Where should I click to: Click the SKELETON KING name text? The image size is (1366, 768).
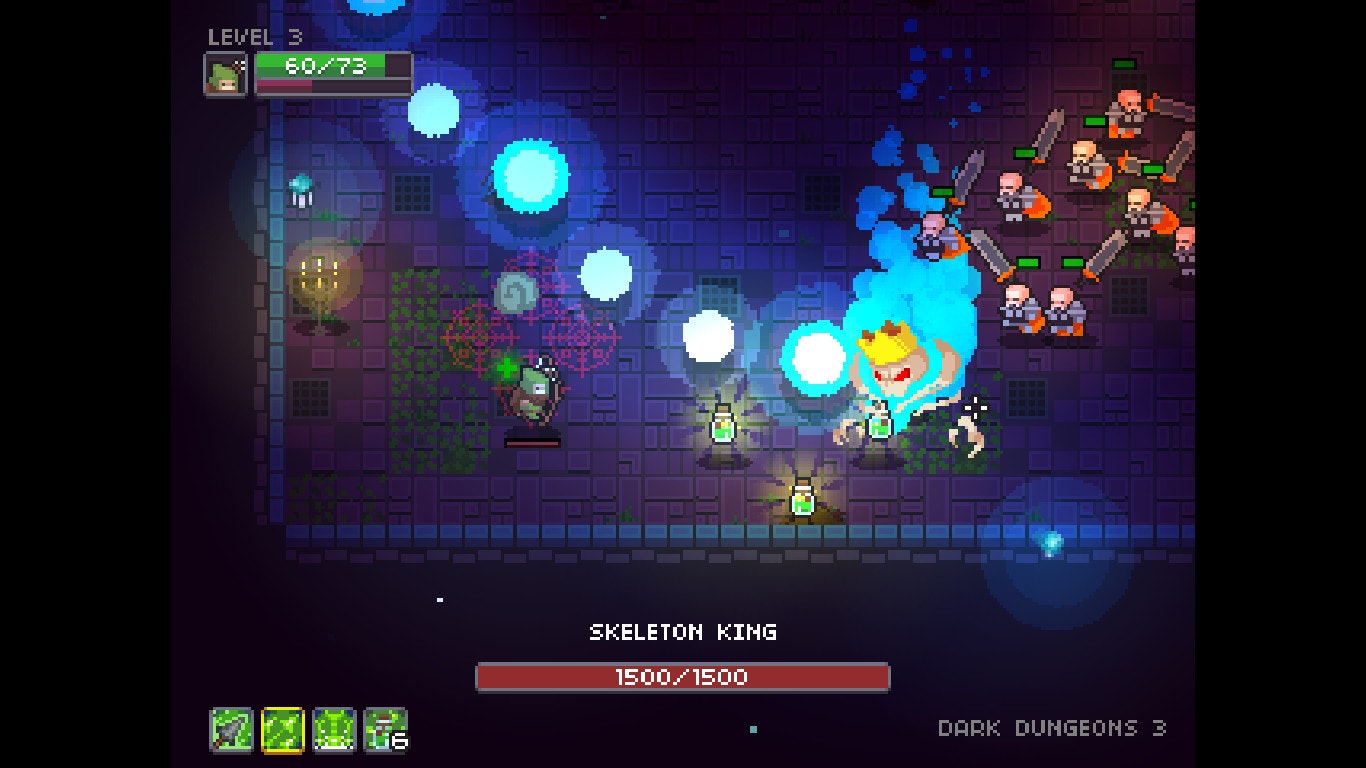pos(683,632)
